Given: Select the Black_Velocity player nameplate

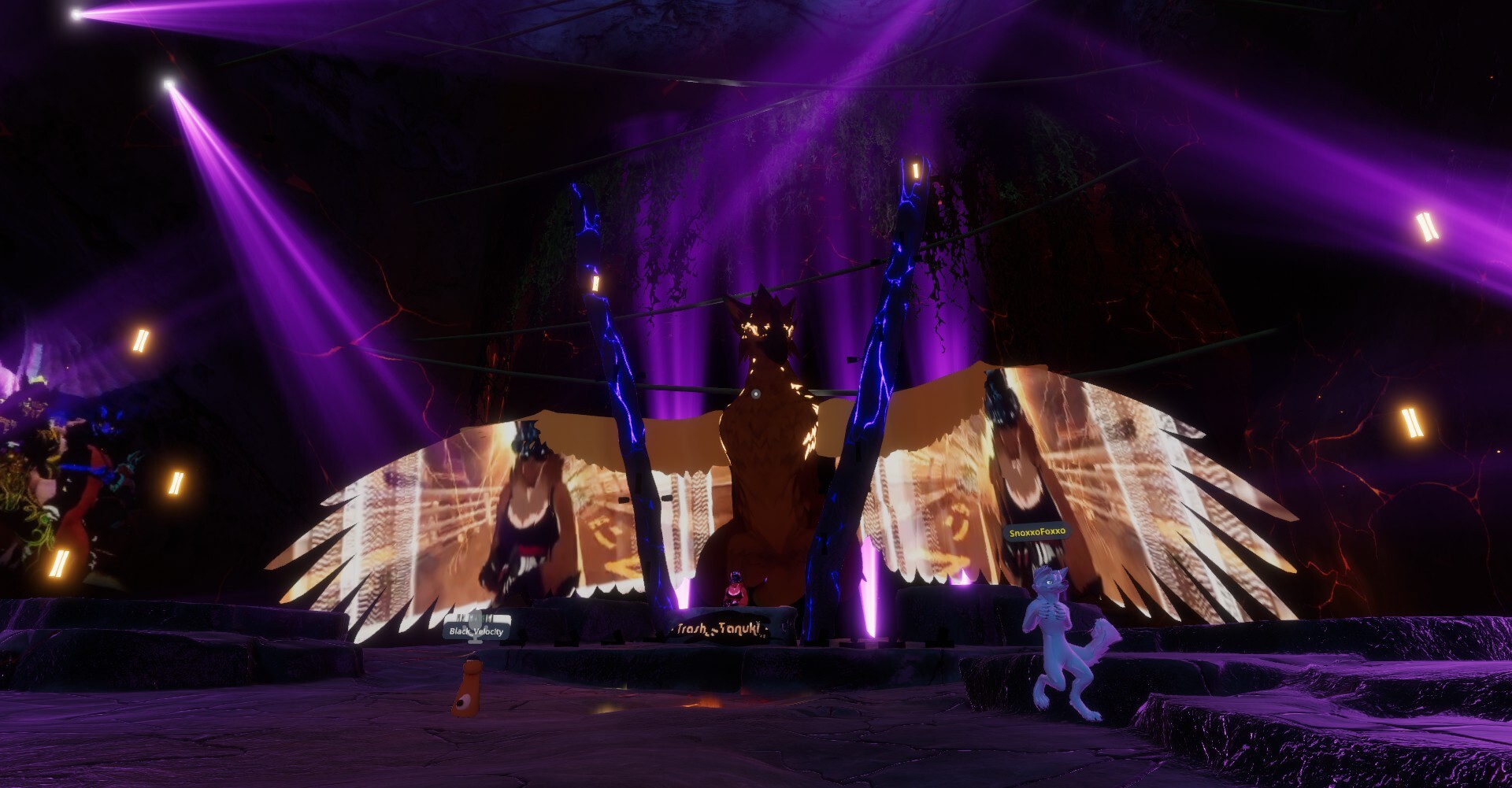Looking at the screenshot, I should coord(476,631).
